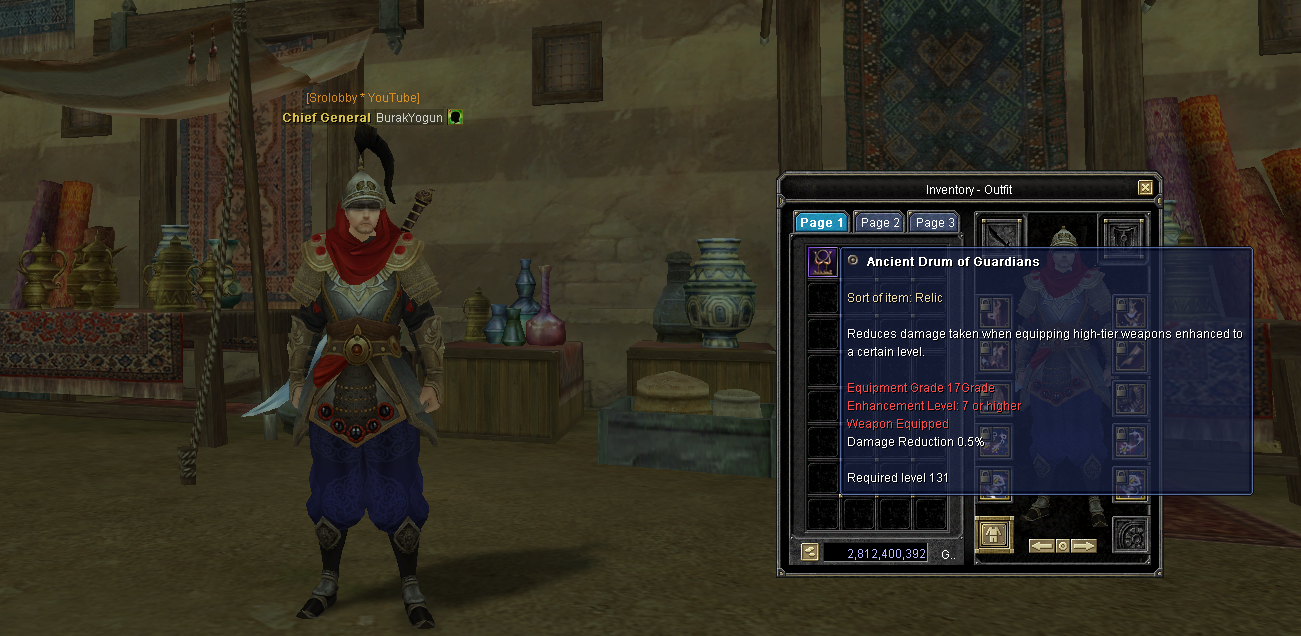The width and height of the screenshot is (1301, 636).
Task: Close the Inventory - Outfit window
Action: [1145, 188]
